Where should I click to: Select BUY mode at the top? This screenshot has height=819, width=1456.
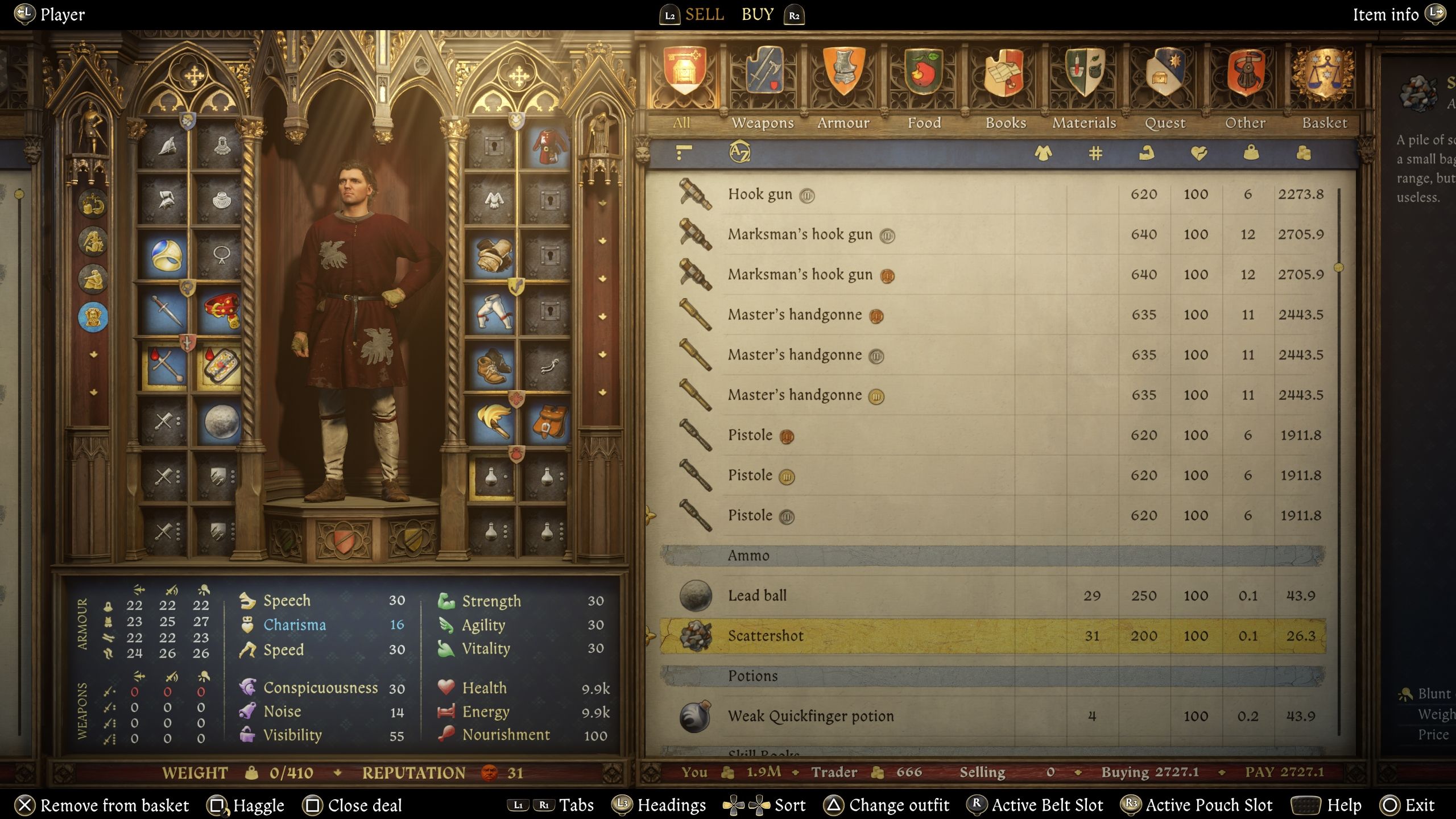pyautogui.click(x=758, y=14)
